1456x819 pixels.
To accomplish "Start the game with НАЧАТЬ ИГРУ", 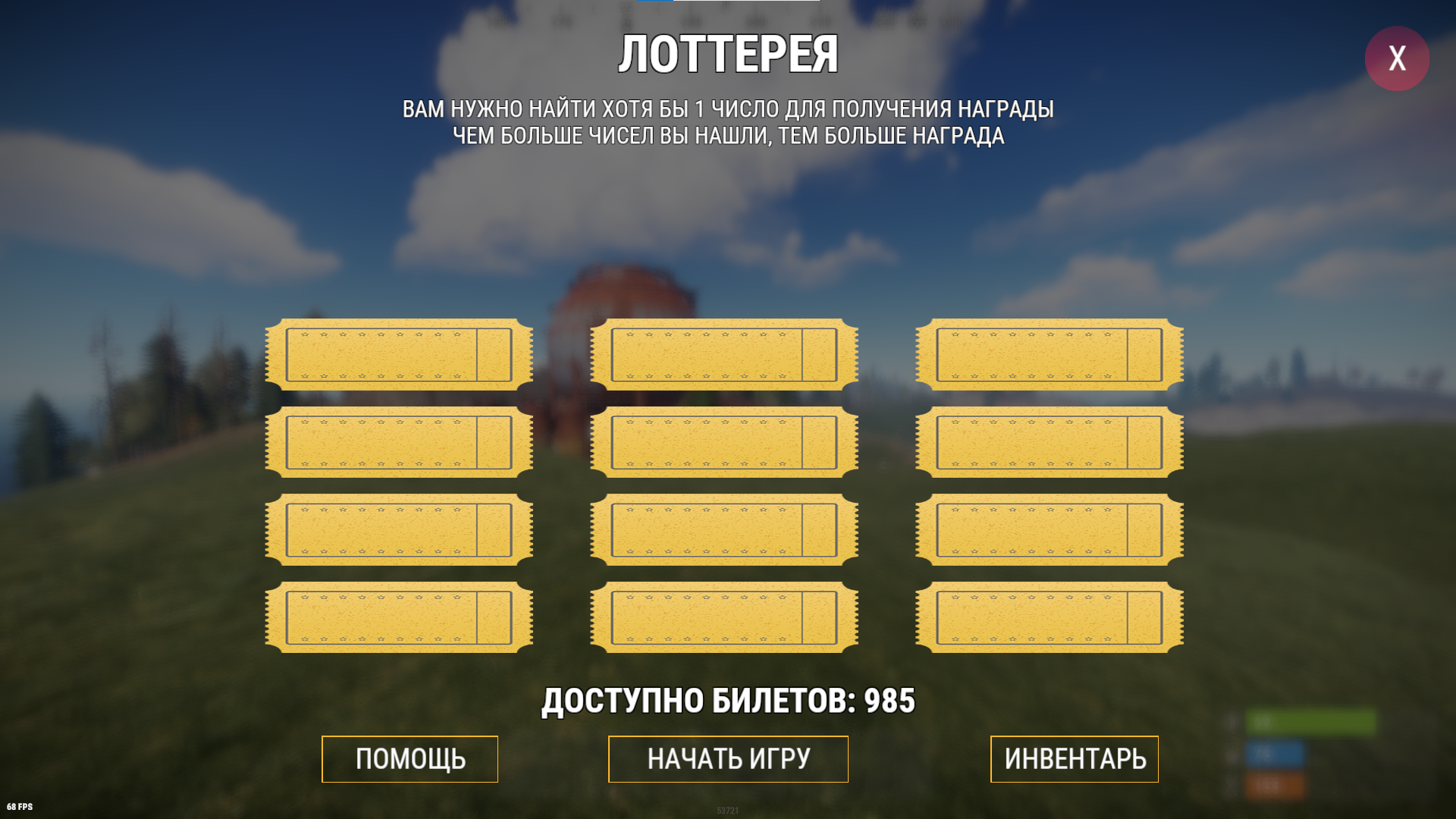I will click(728, 758).
